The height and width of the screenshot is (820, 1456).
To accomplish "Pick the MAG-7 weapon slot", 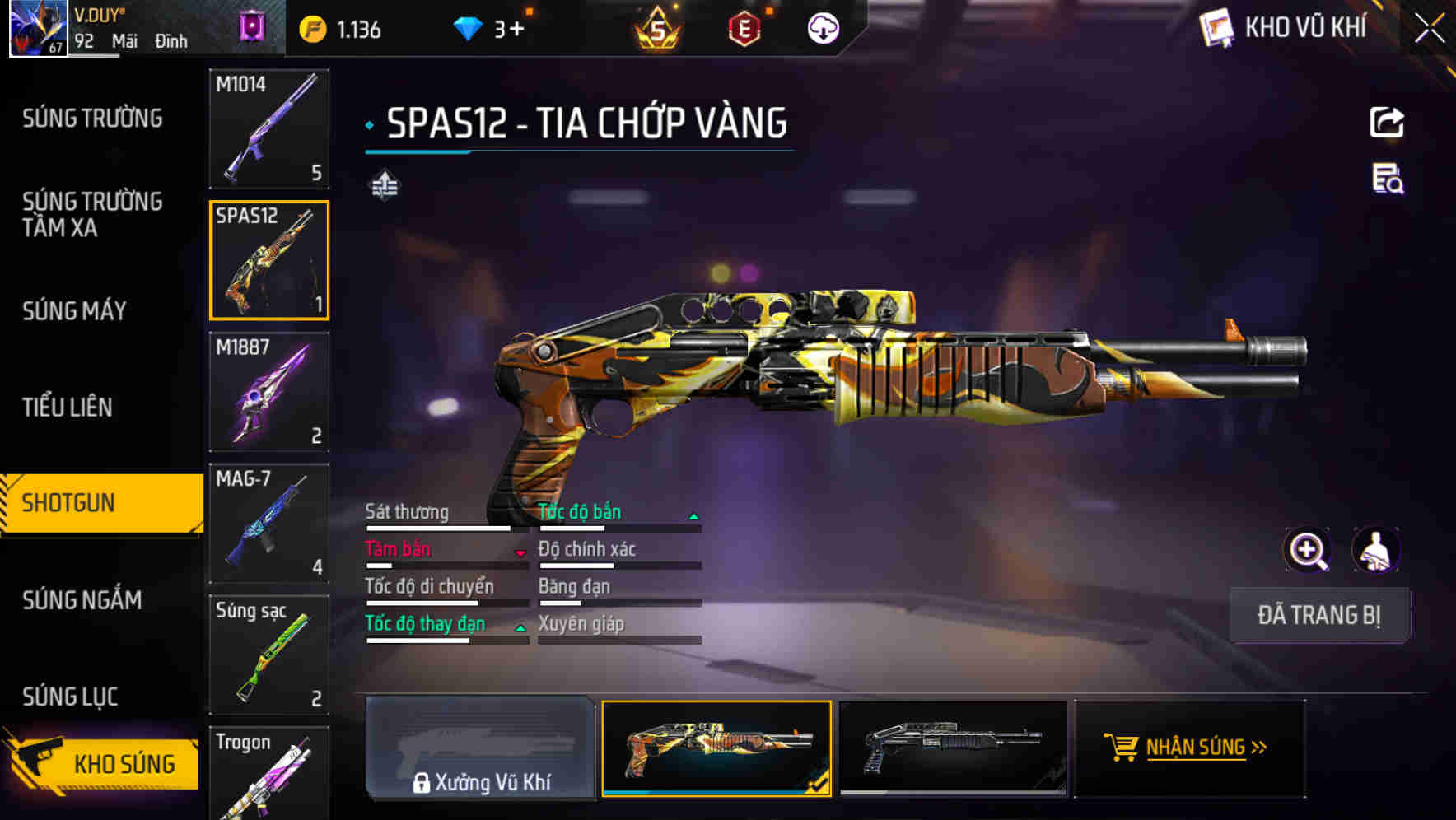I will 268,524.
